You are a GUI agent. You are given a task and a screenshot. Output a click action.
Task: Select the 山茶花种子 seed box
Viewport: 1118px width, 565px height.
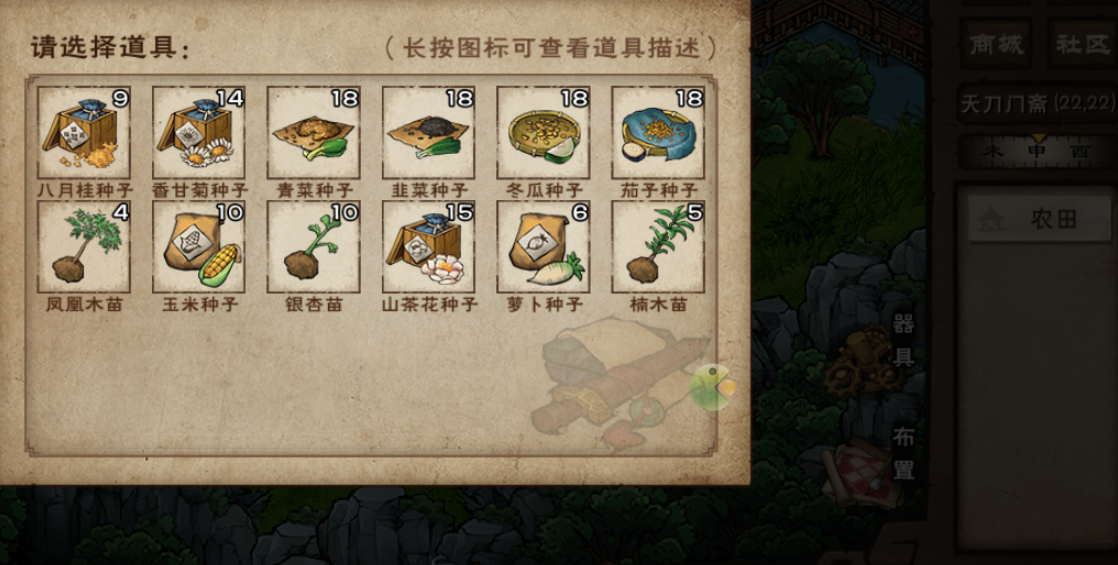pos(429,247)
